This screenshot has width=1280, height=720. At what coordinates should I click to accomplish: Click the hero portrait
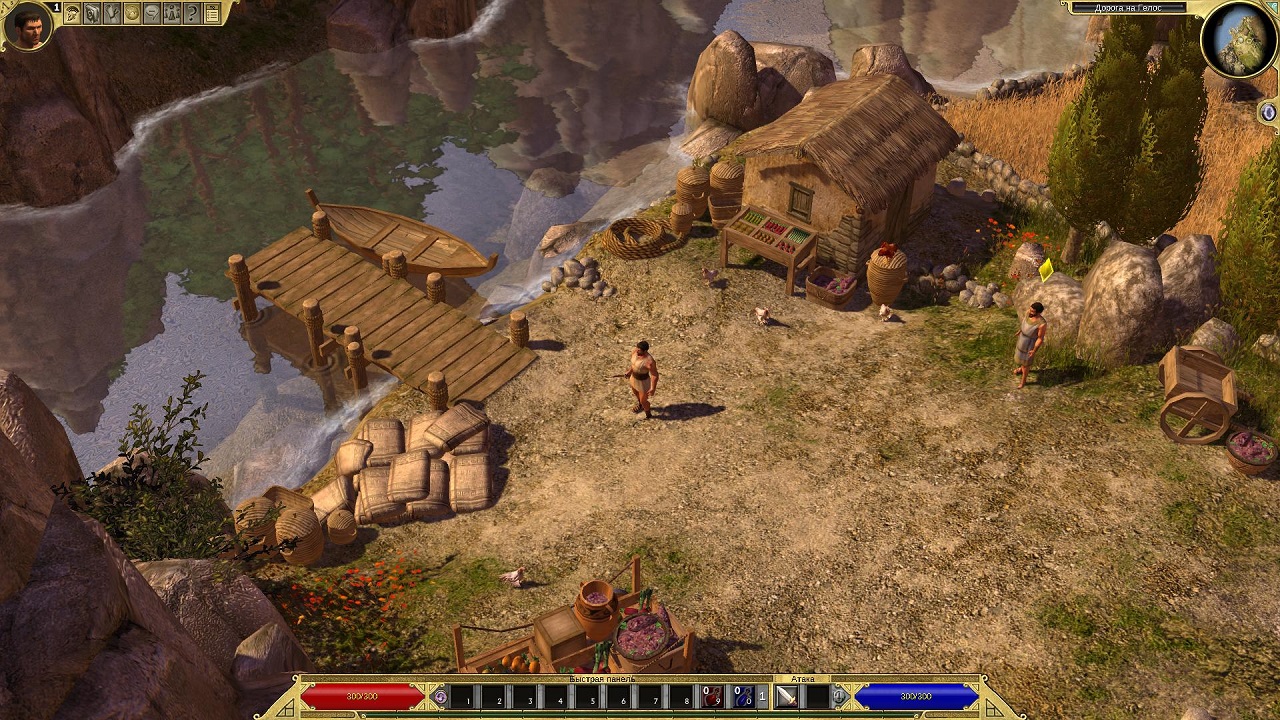point(27,25)
